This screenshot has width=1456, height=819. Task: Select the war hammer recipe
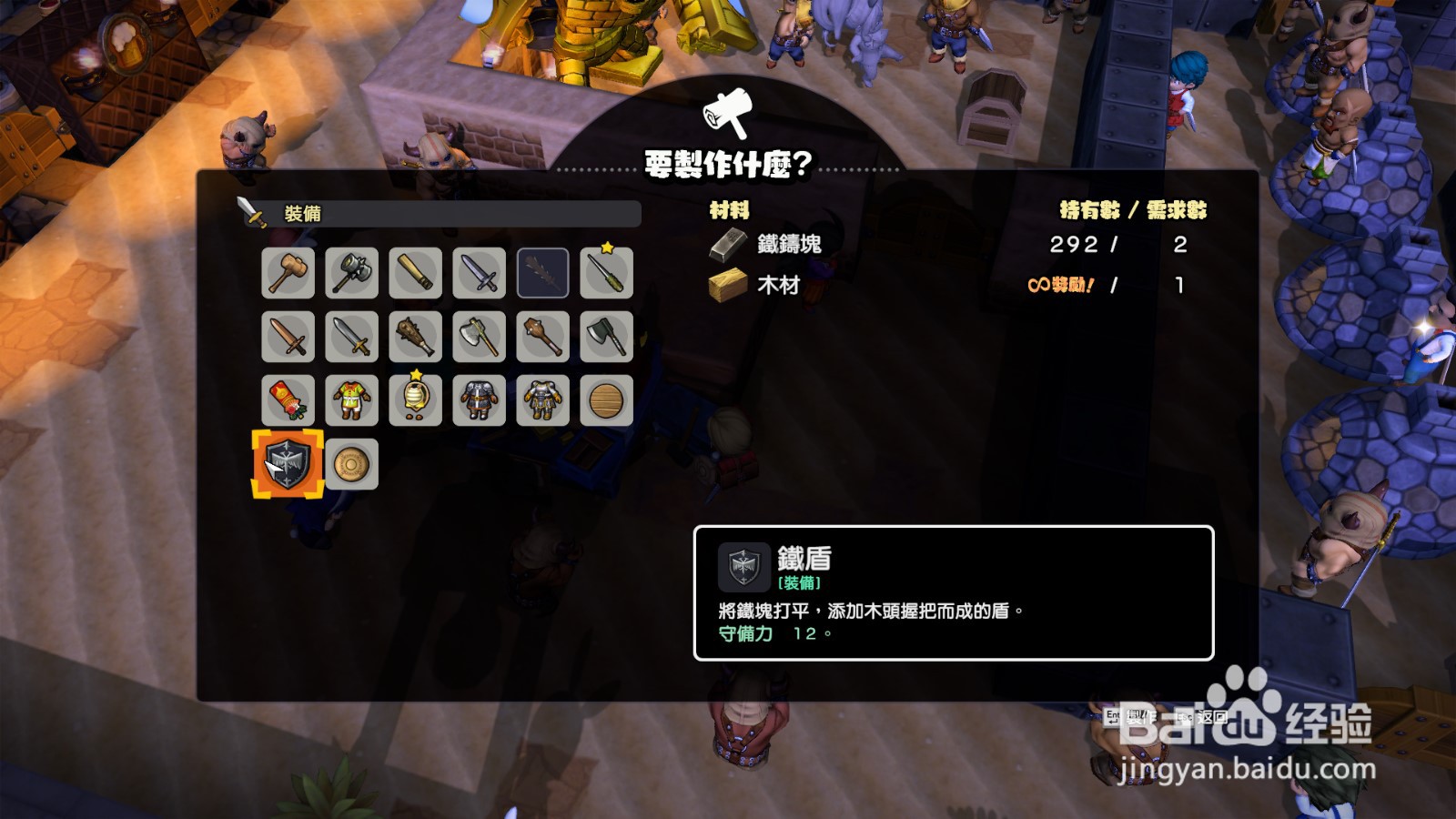[351, 273]
